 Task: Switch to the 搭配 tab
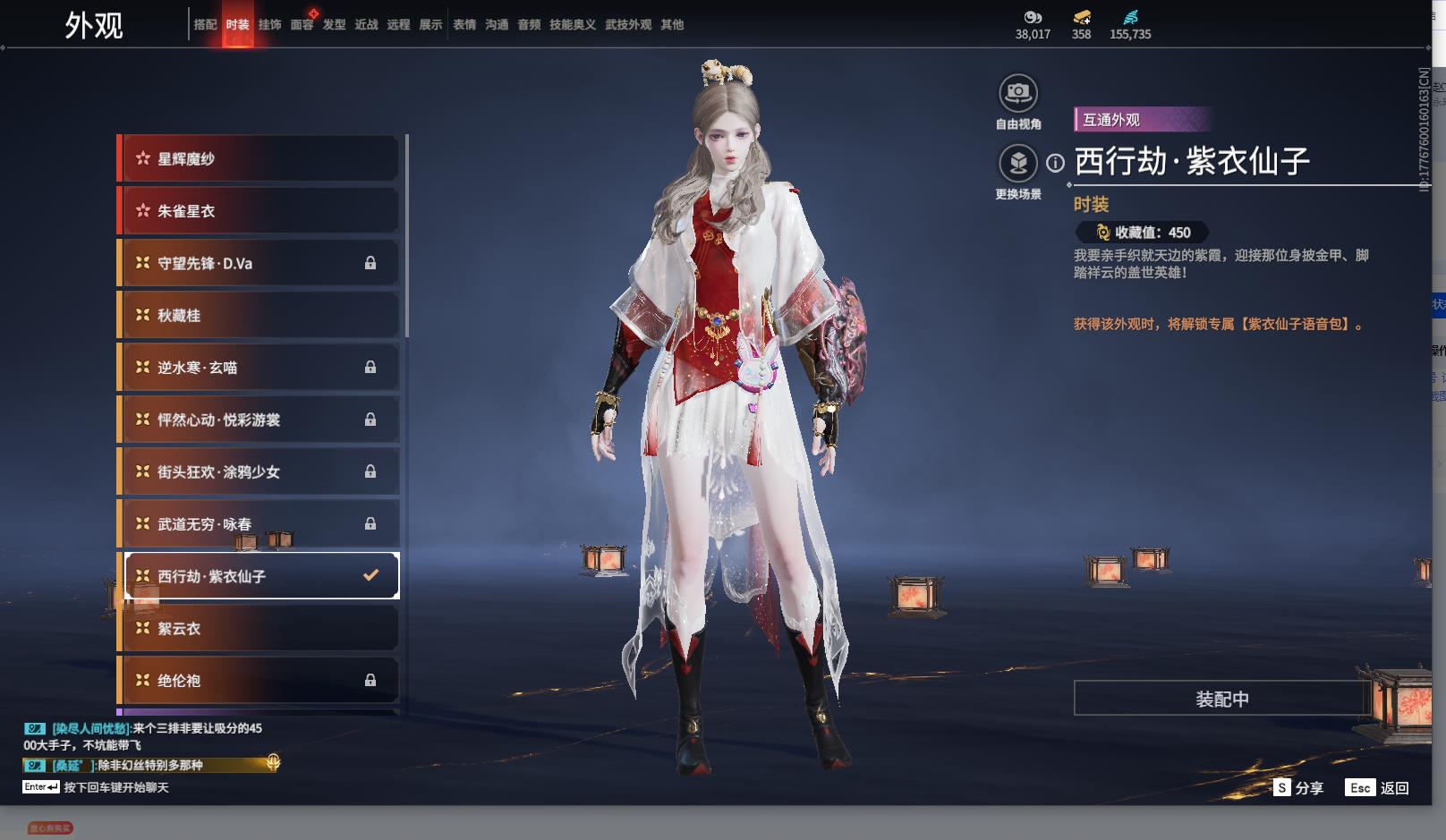click(x=205, y=25)
